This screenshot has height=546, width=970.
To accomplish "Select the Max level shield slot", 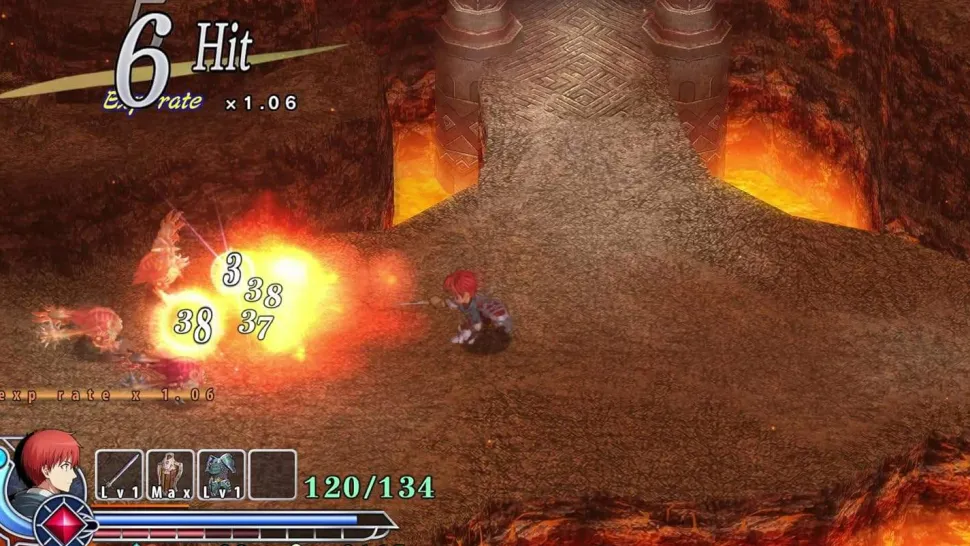I will (170, 474).
